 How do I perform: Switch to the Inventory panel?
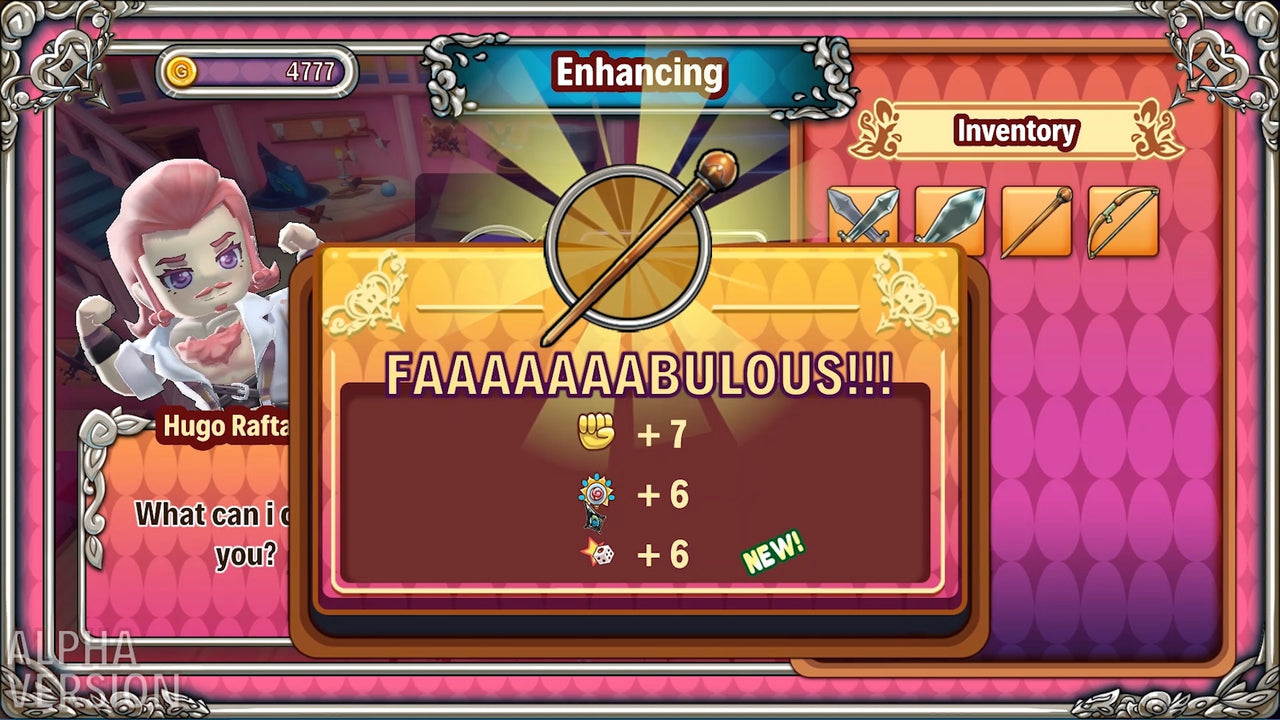(x=1016, y=131)
